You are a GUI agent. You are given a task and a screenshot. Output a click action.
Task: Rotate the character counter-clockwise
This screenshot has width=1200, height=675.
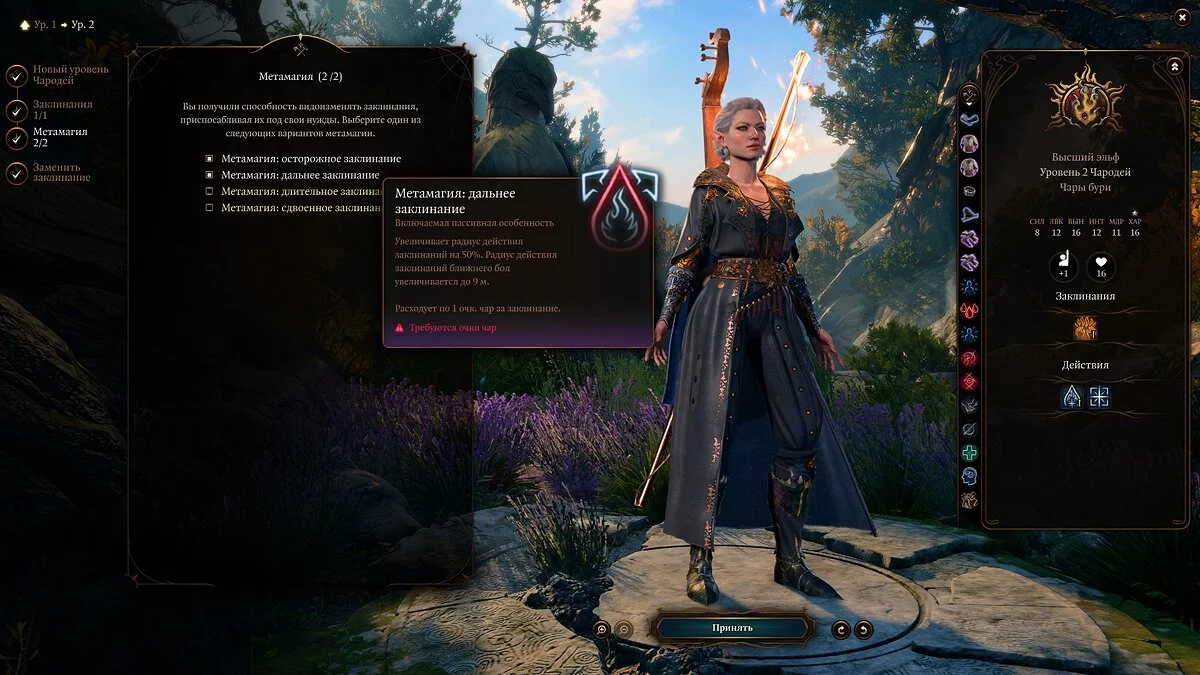pos(842,629)
